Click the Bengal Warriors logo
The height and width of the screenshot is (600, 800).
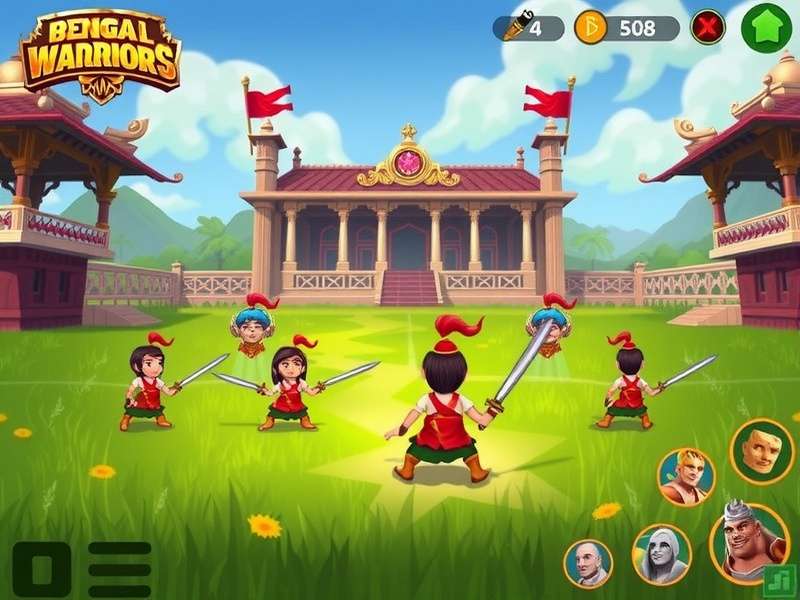(100, 56)
